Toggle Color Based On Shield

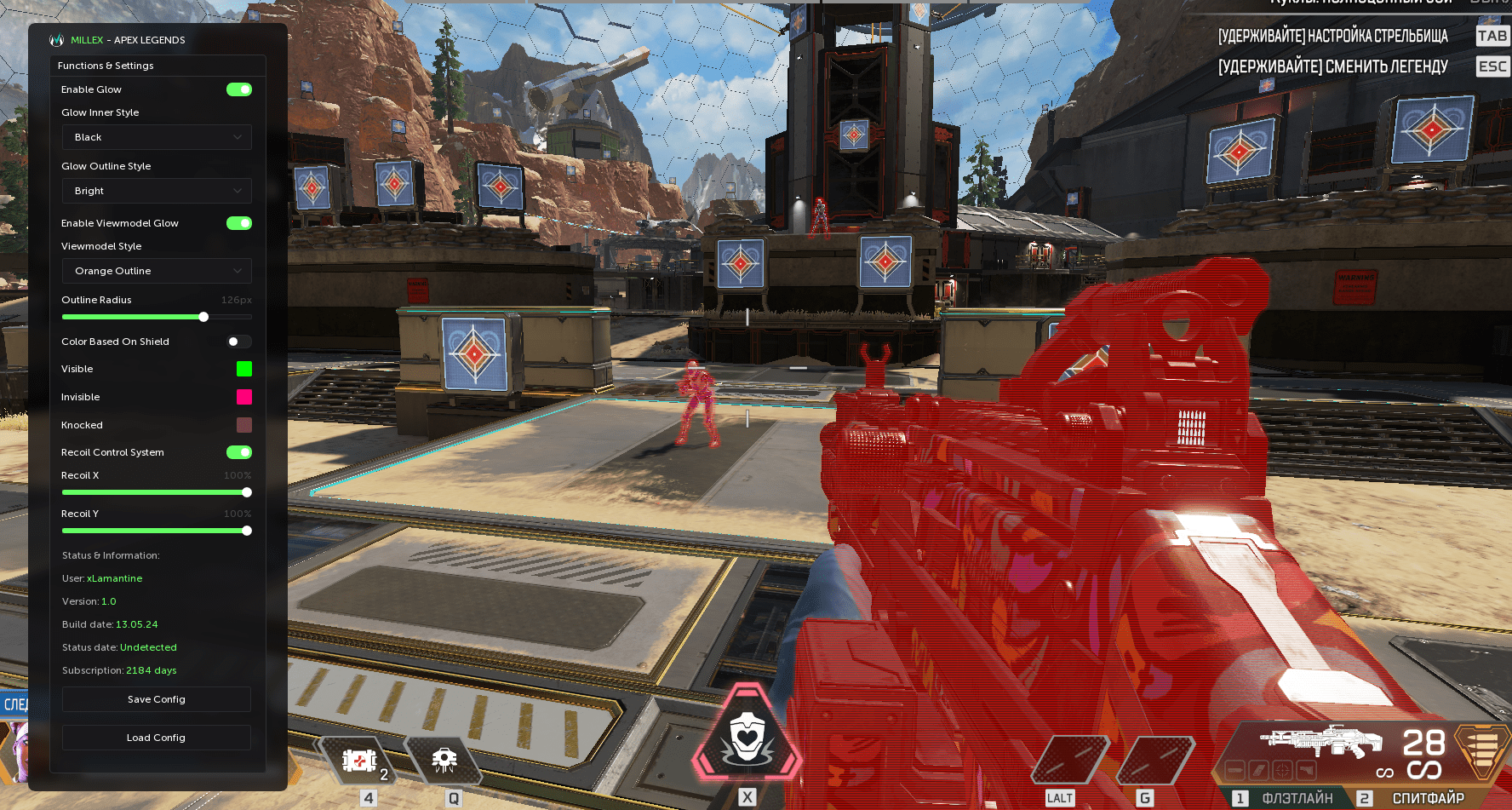239,342
